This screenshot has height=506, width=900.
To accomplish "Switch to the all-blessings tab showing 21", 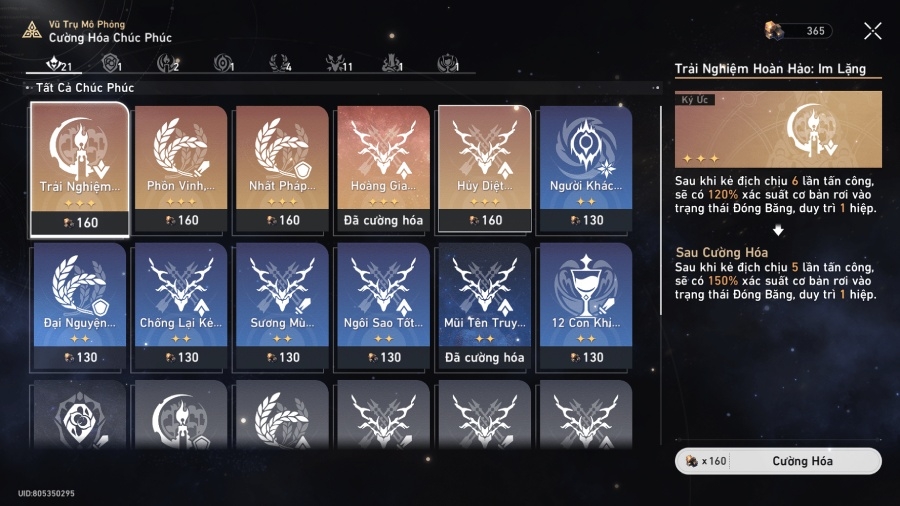I will tap(58, 64).
